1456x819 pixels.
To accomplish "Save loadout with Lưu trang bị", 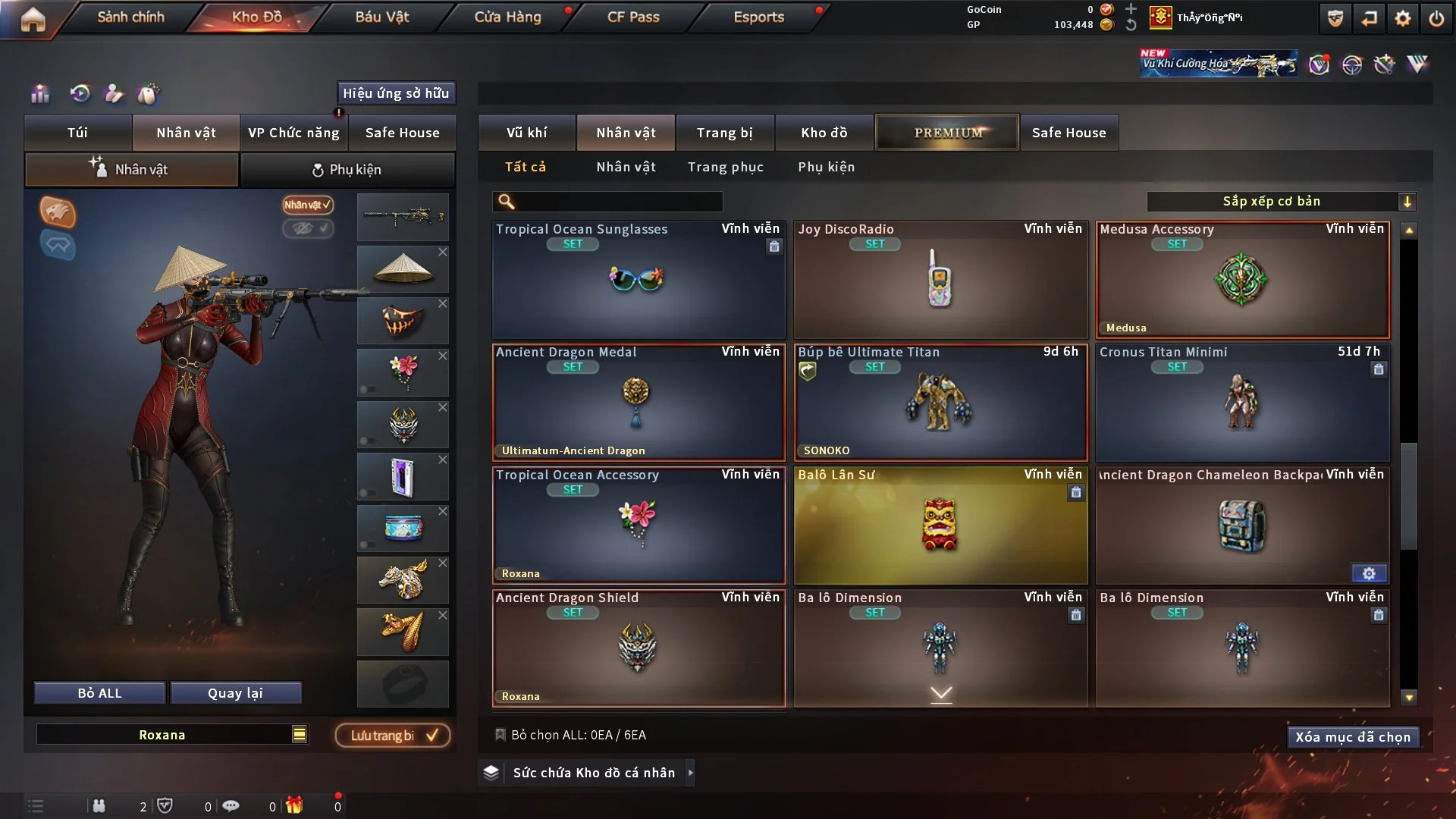I will (x=392, y=735).
